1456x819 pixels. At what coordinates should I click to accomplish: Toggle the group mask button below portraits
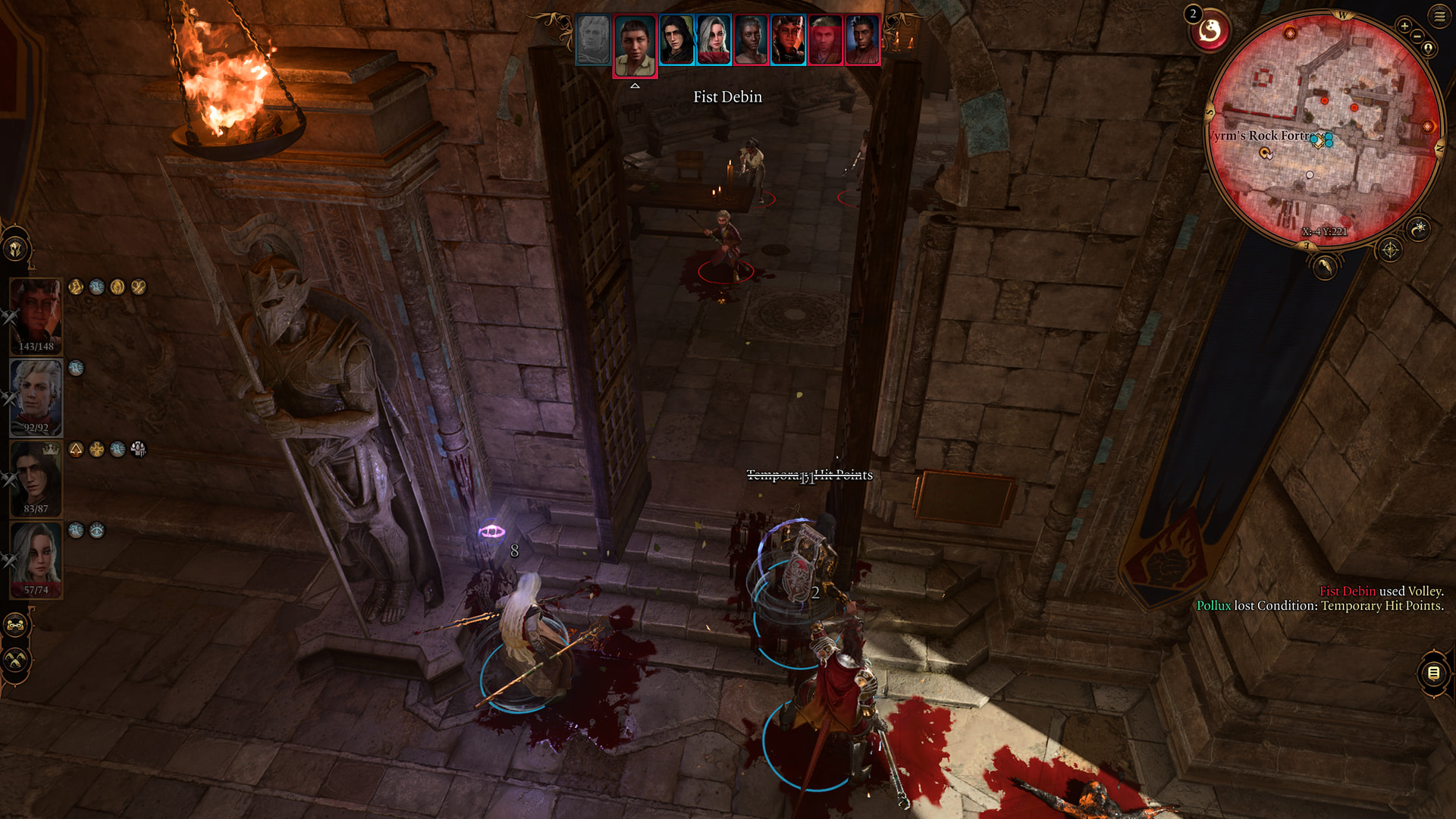coord(15,626)
